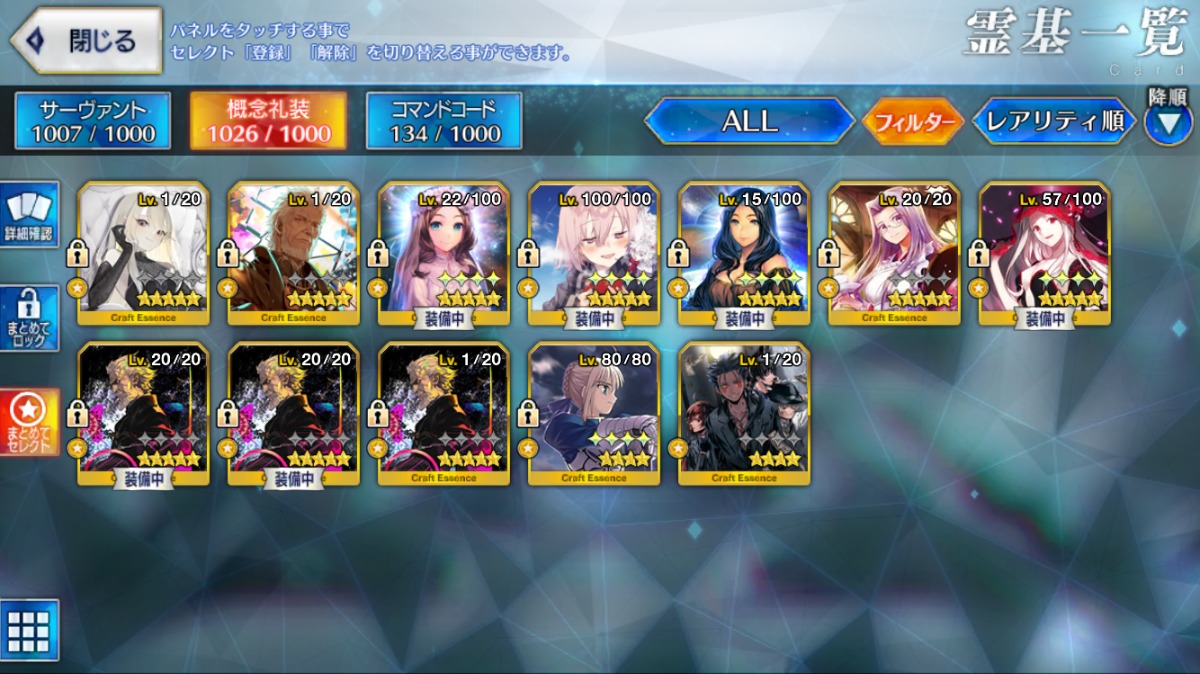Switch to the サーヴァント tab
This screenshot has width=1200, height=674.
93,121
